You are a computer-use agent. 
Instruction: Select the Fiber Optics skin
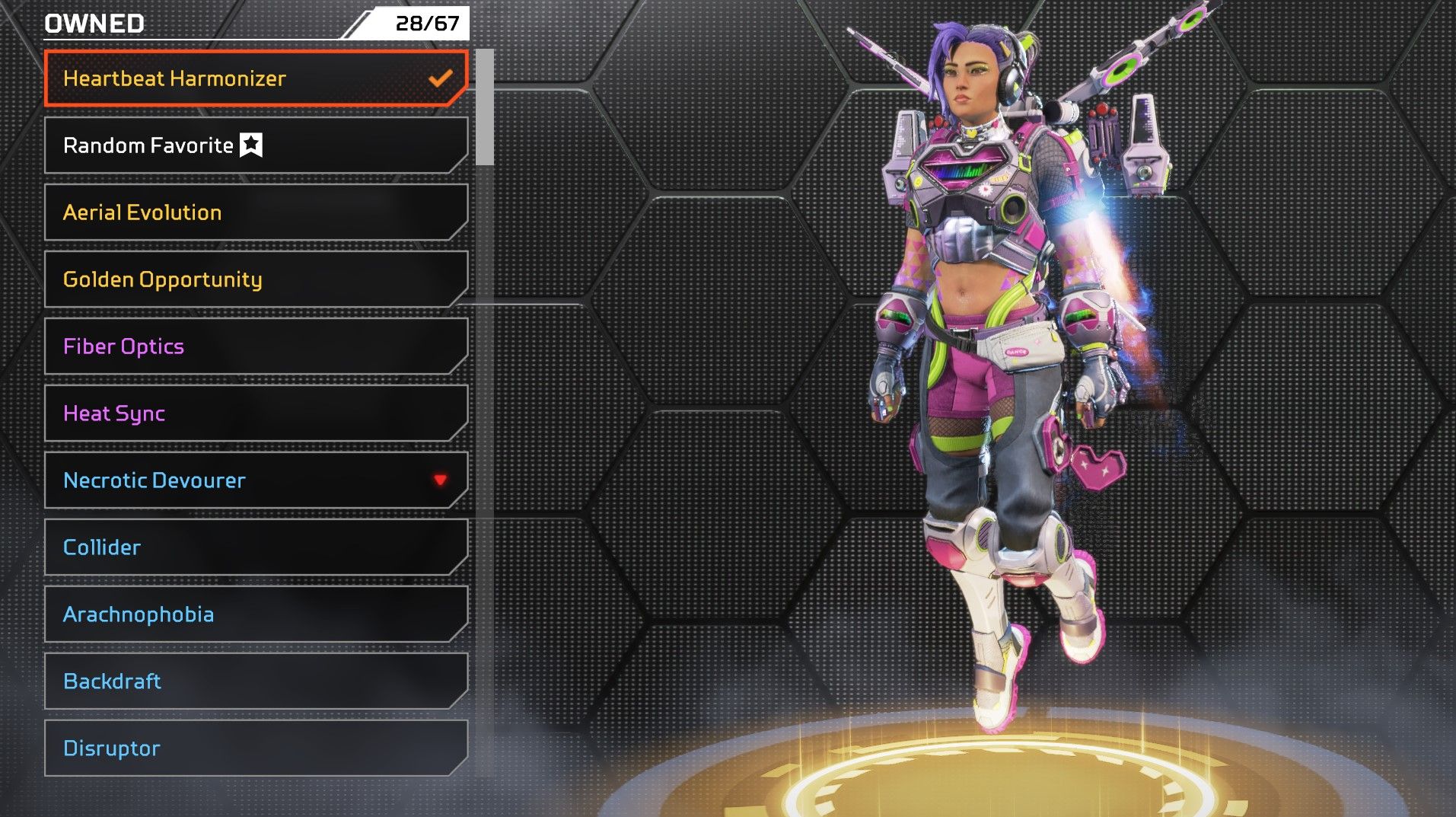point(255,346)
